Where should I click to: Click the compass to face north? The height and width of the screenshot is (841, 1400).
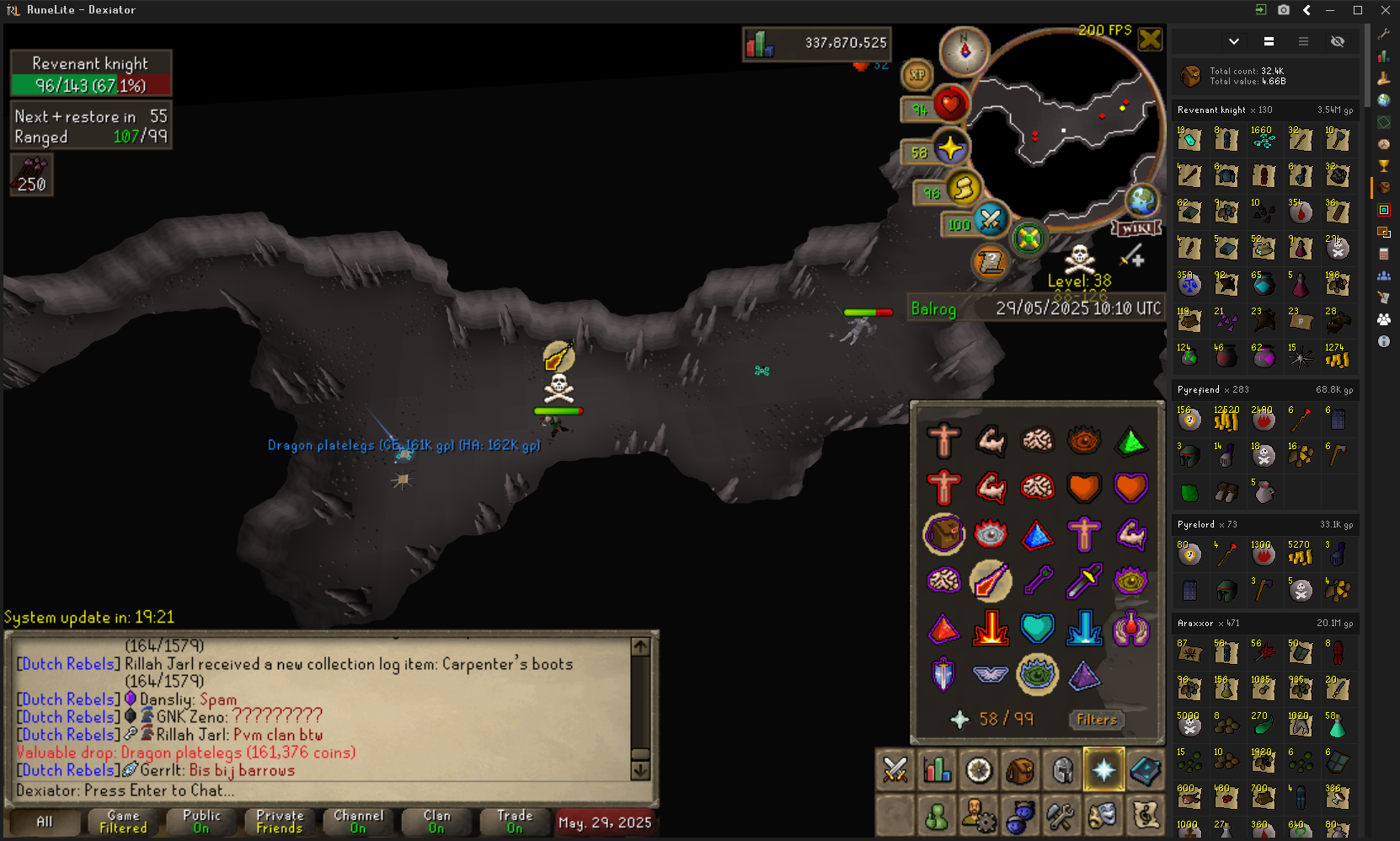click(x=965, y=51)
